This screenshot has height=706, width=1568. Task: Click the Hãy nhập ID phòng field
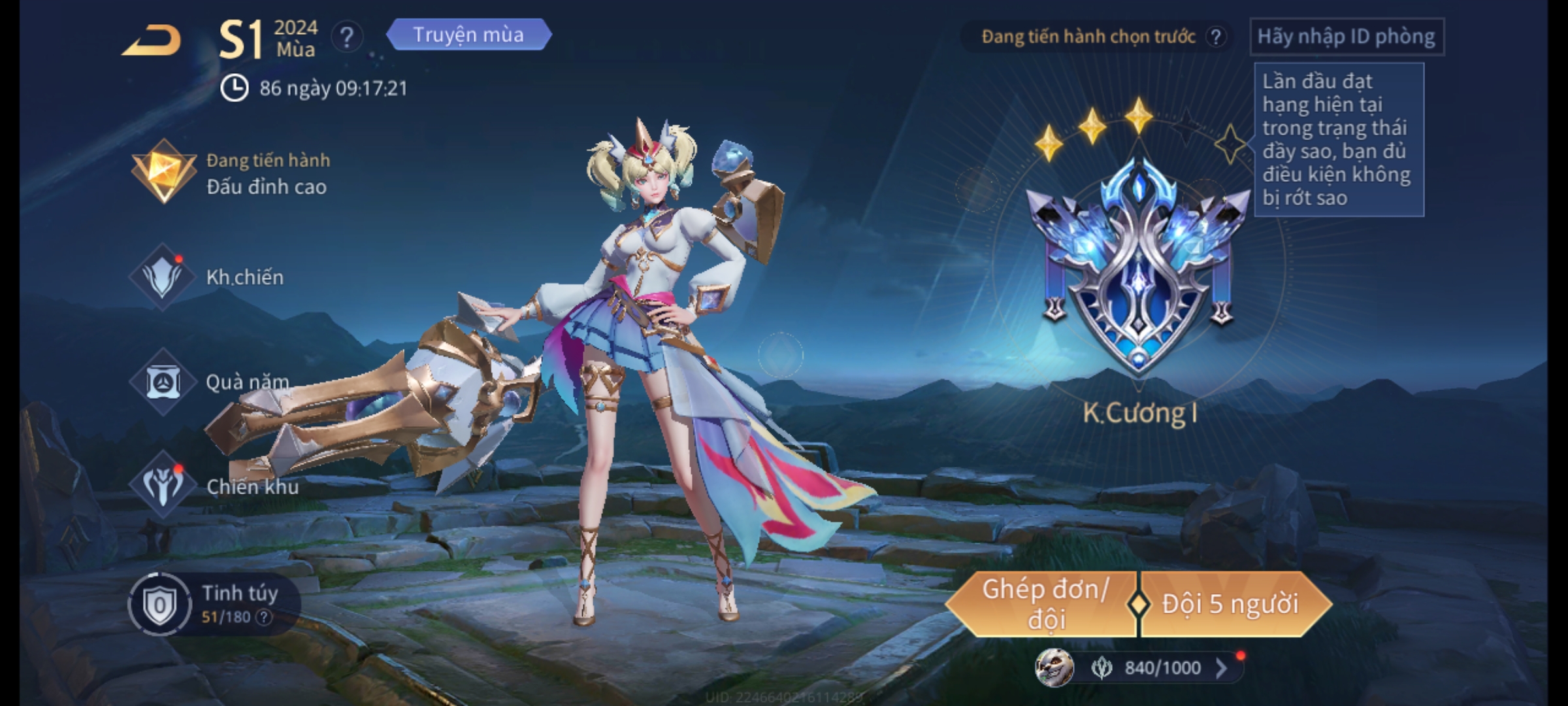click(1346, 37)
